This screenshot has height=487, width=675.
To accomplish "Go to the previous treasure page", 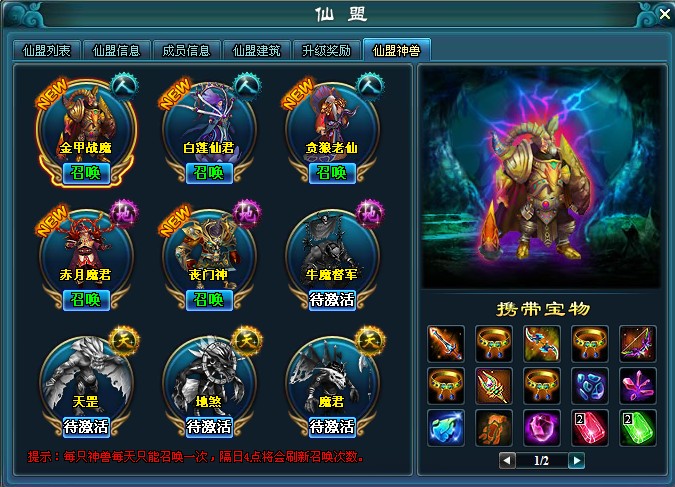I will coord(508,460).
